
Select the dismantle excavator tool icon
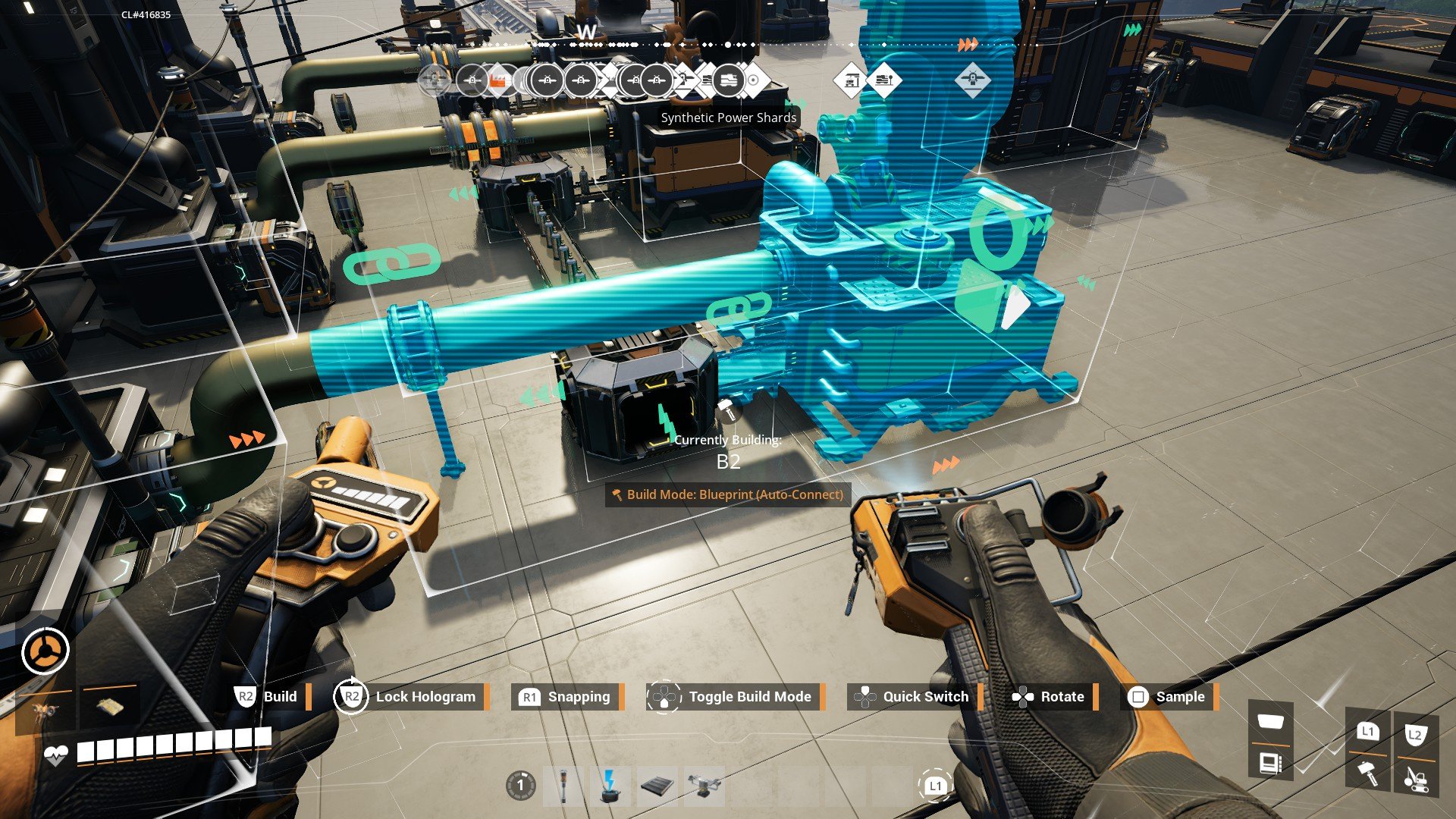coord(1415,777)
